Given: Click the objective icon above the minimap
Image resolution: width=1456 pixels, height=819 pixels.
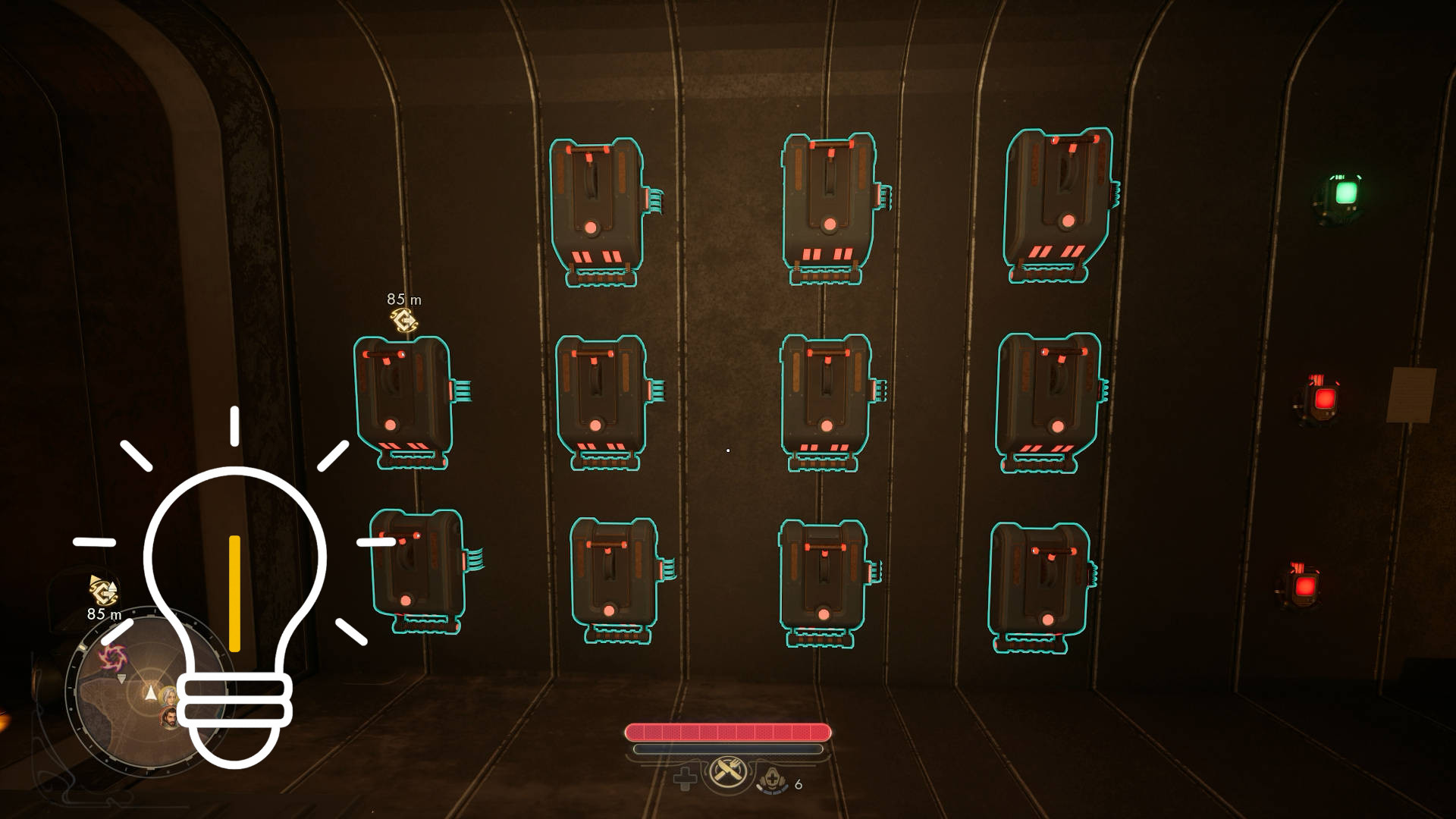Looking at the screenshot, I should coord(102,591).
